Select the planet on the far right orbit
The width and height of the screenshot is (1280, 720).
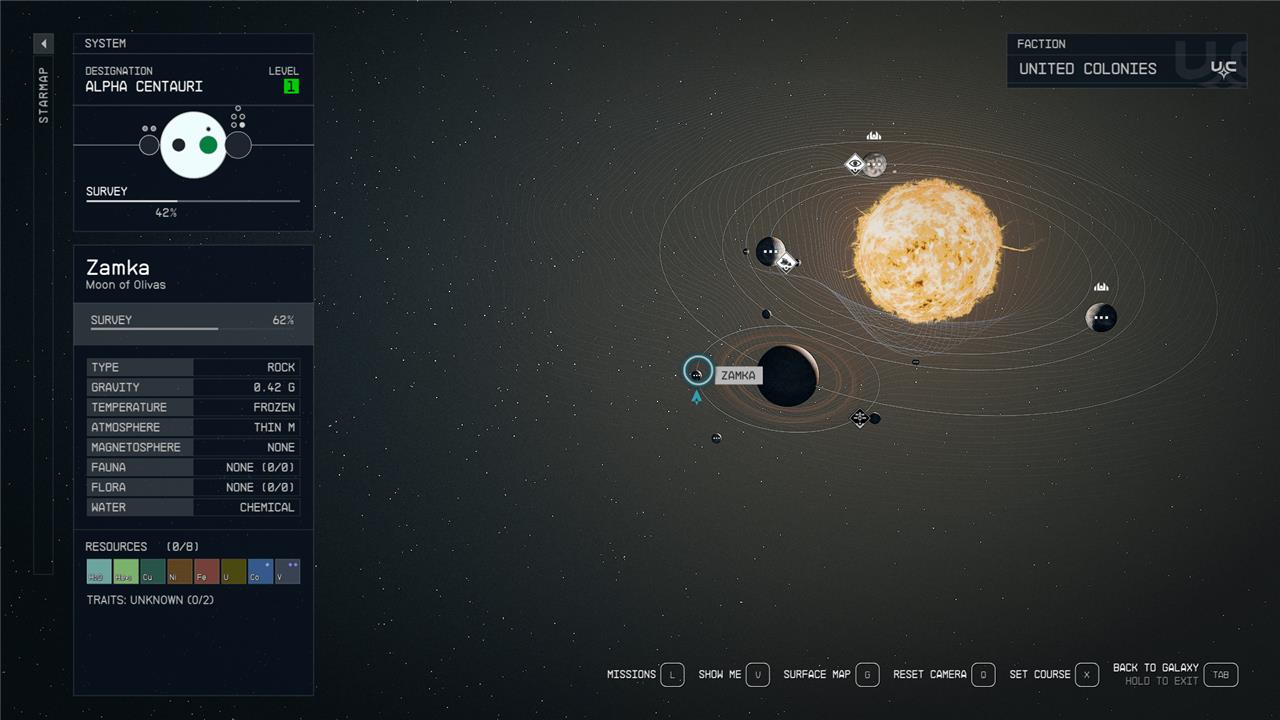click(x=1101, y=318)
